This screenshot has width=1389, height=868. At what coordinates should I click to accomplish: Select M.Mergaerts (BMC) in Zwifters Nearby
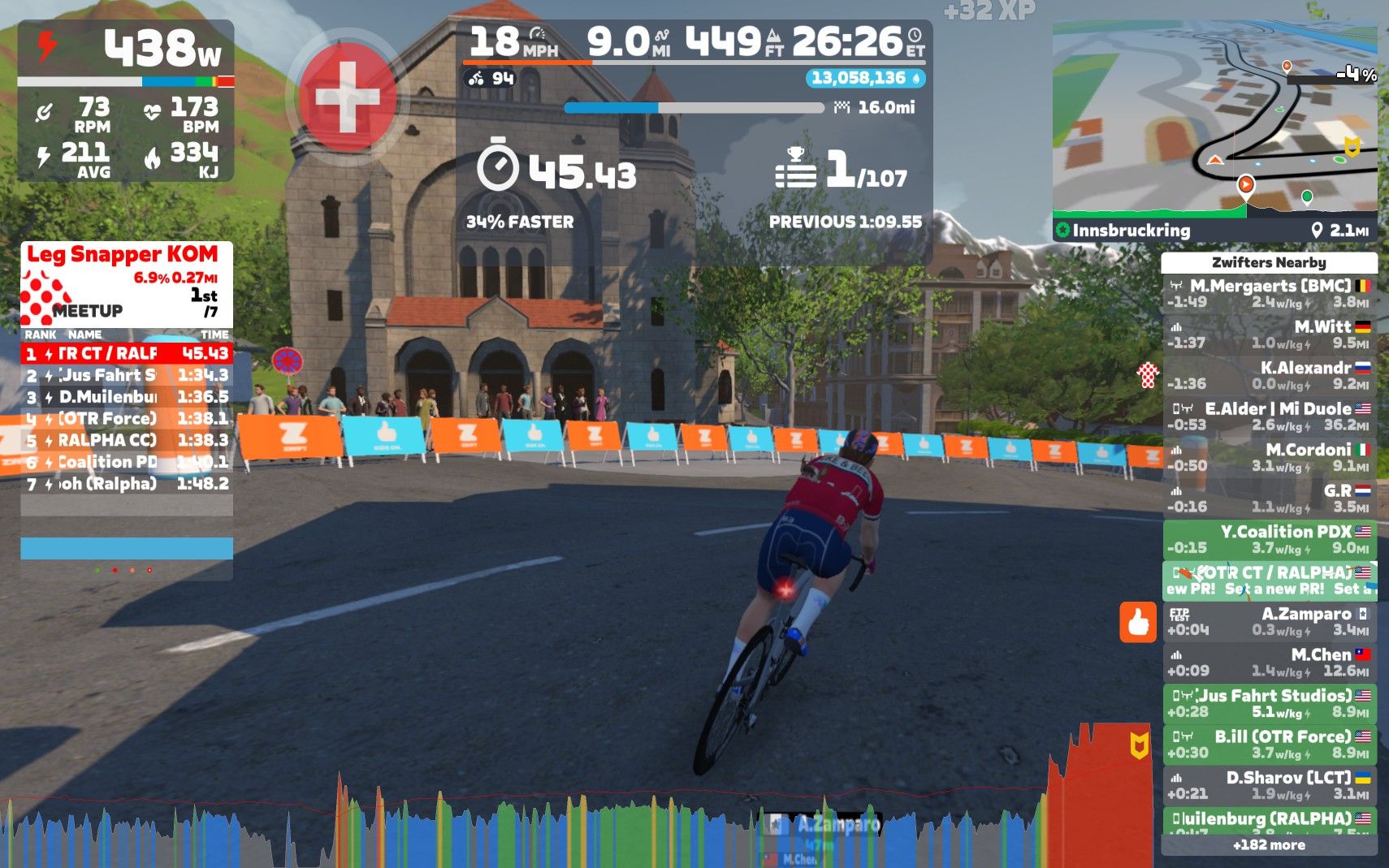coord(1269,293)
